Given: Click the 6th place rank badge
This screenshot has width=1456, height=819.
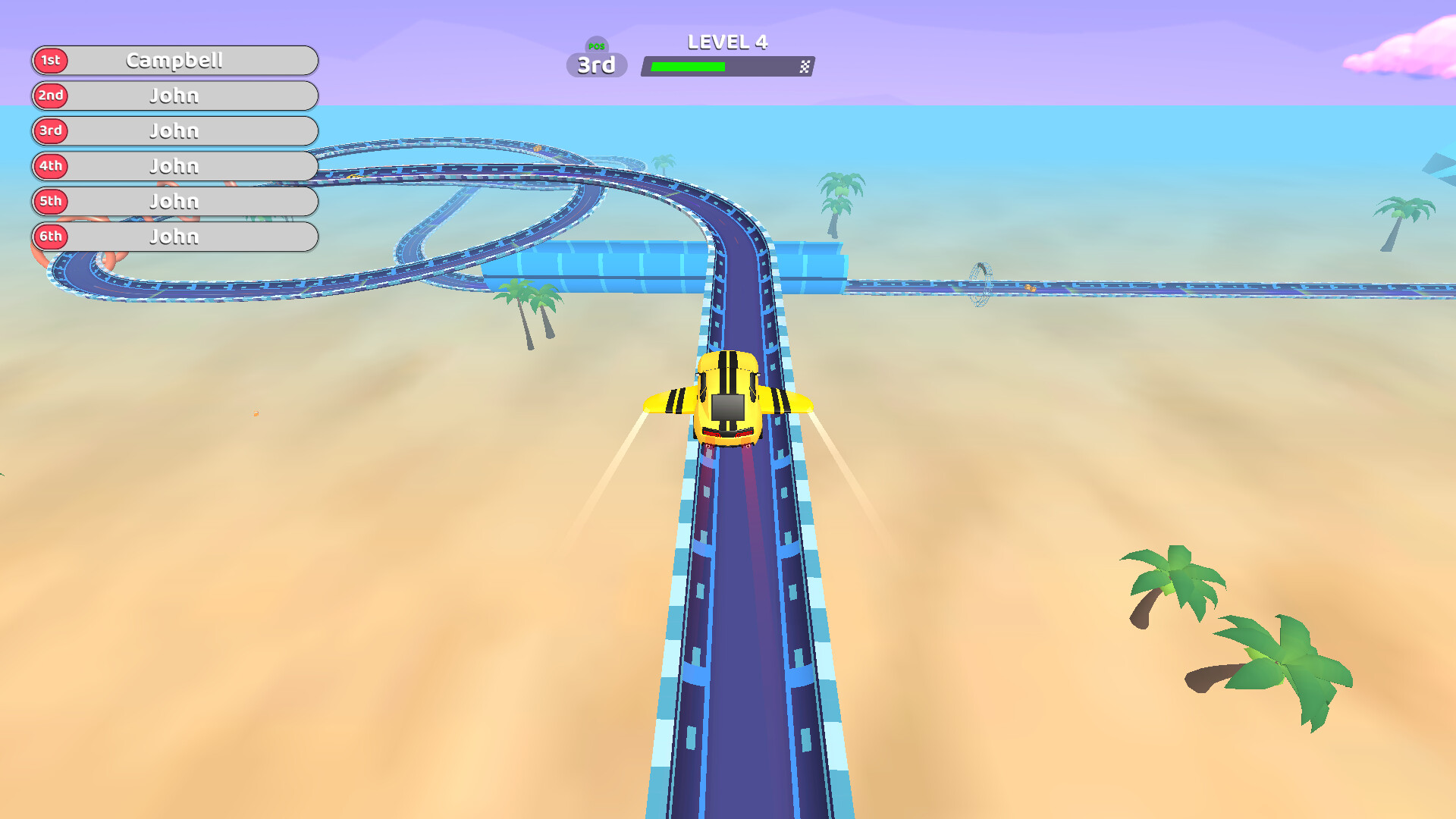Looking at the screenshot, I should 50,237.
